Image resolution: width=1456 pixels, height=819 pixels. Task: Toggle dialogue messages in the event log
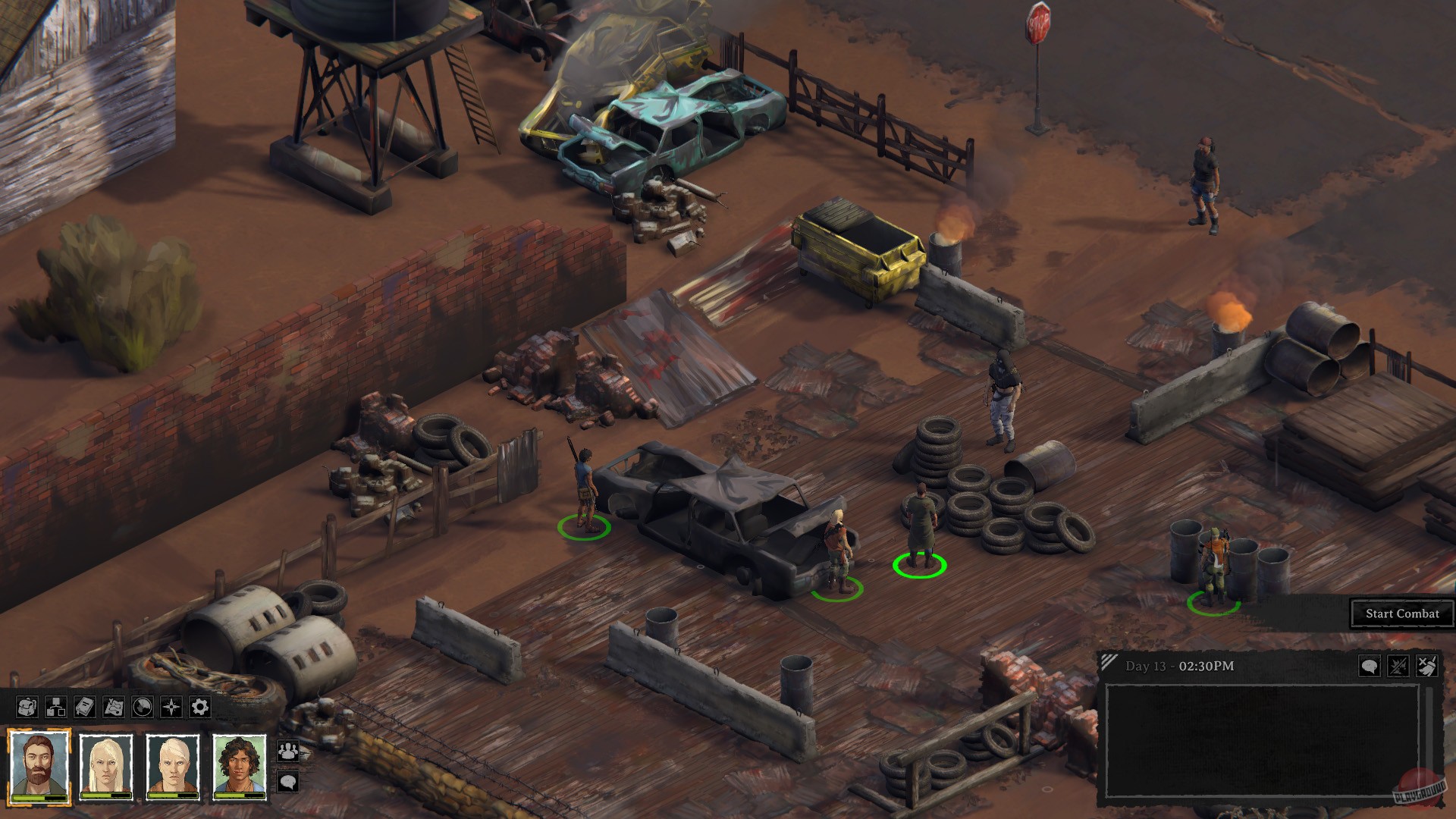tap(1370, 665)
